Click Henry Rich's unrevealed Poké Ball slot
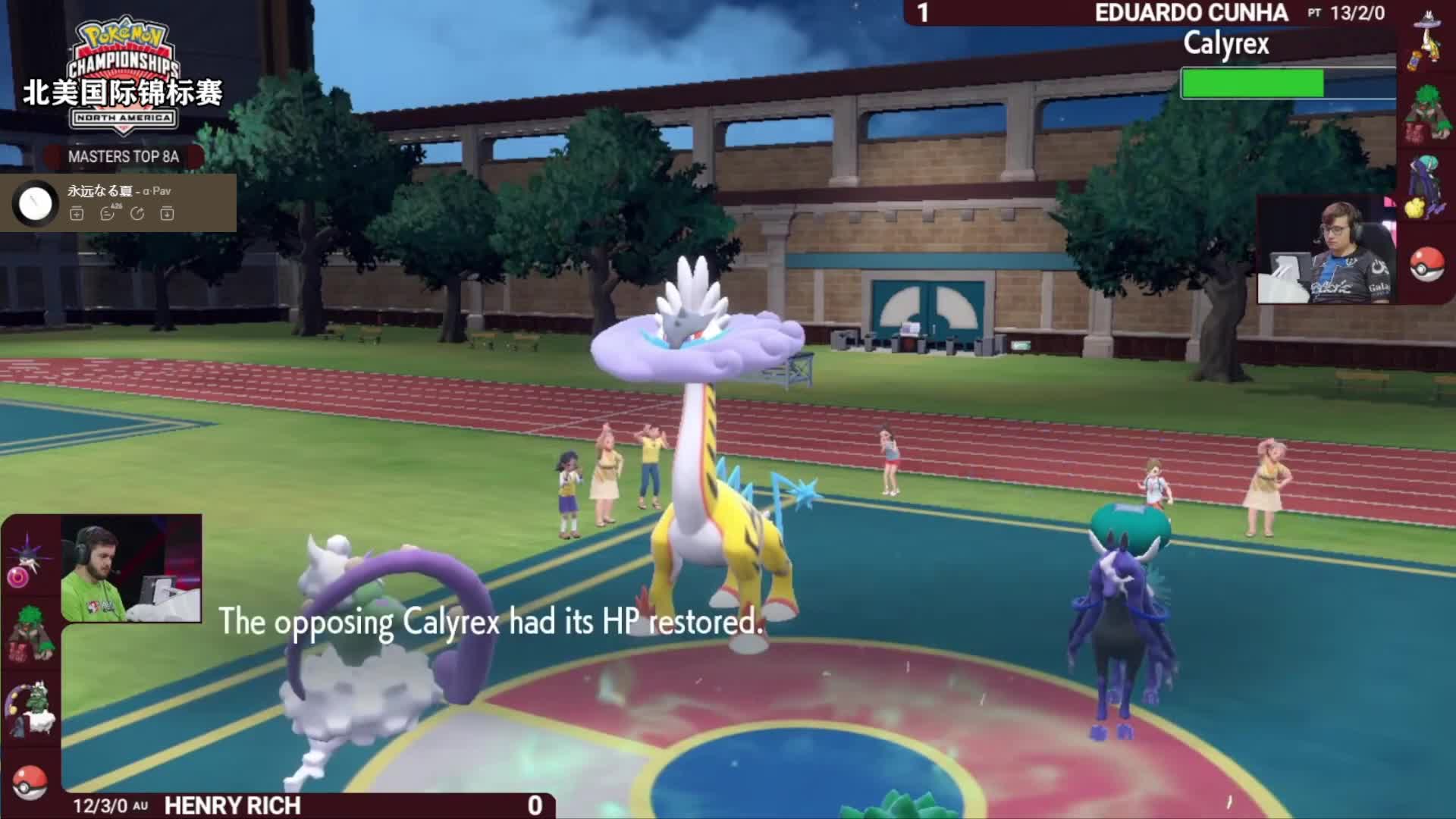Viewport: 1456px width, 819px height. coord(30,781)
